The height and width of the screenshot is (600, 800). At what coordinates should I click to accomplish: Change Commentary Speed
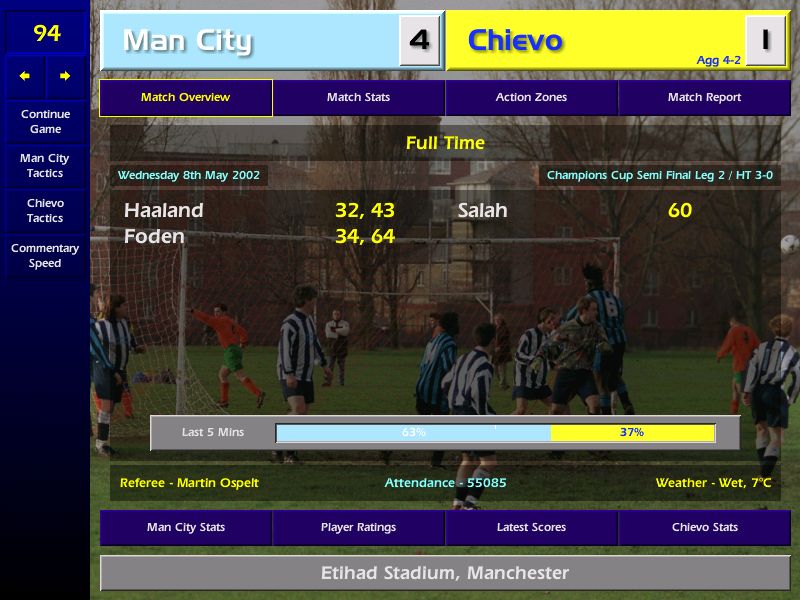[x=45, y=256]
